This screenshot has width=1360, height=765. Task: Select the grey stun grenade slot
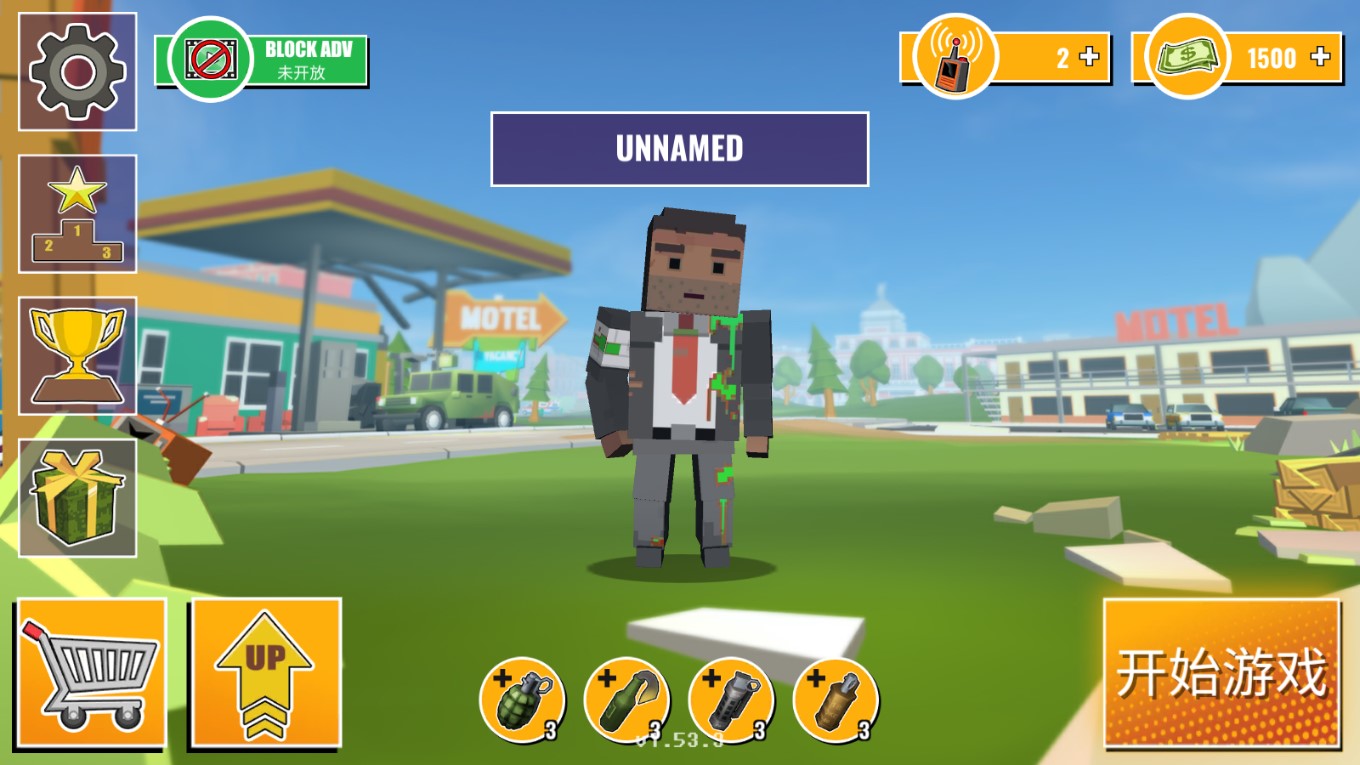pyautogui.click(x=731, y=699)
